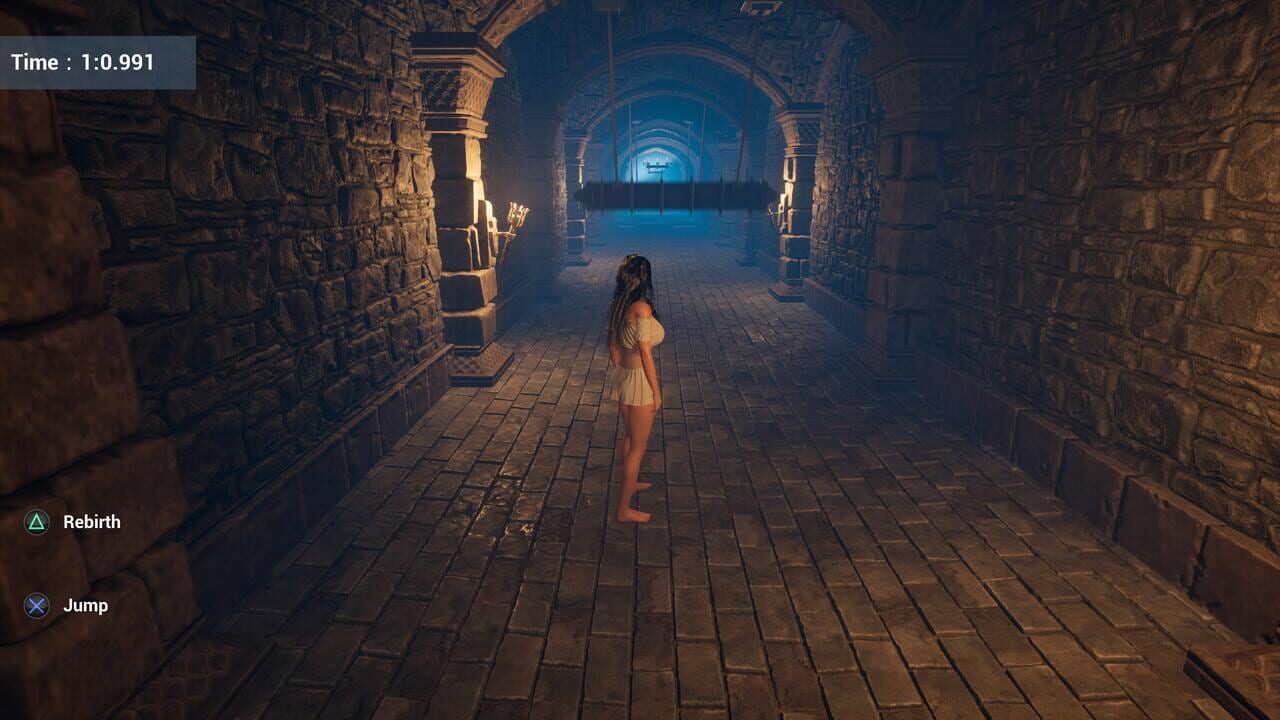Click the Jump text label

tap(83, 604)
